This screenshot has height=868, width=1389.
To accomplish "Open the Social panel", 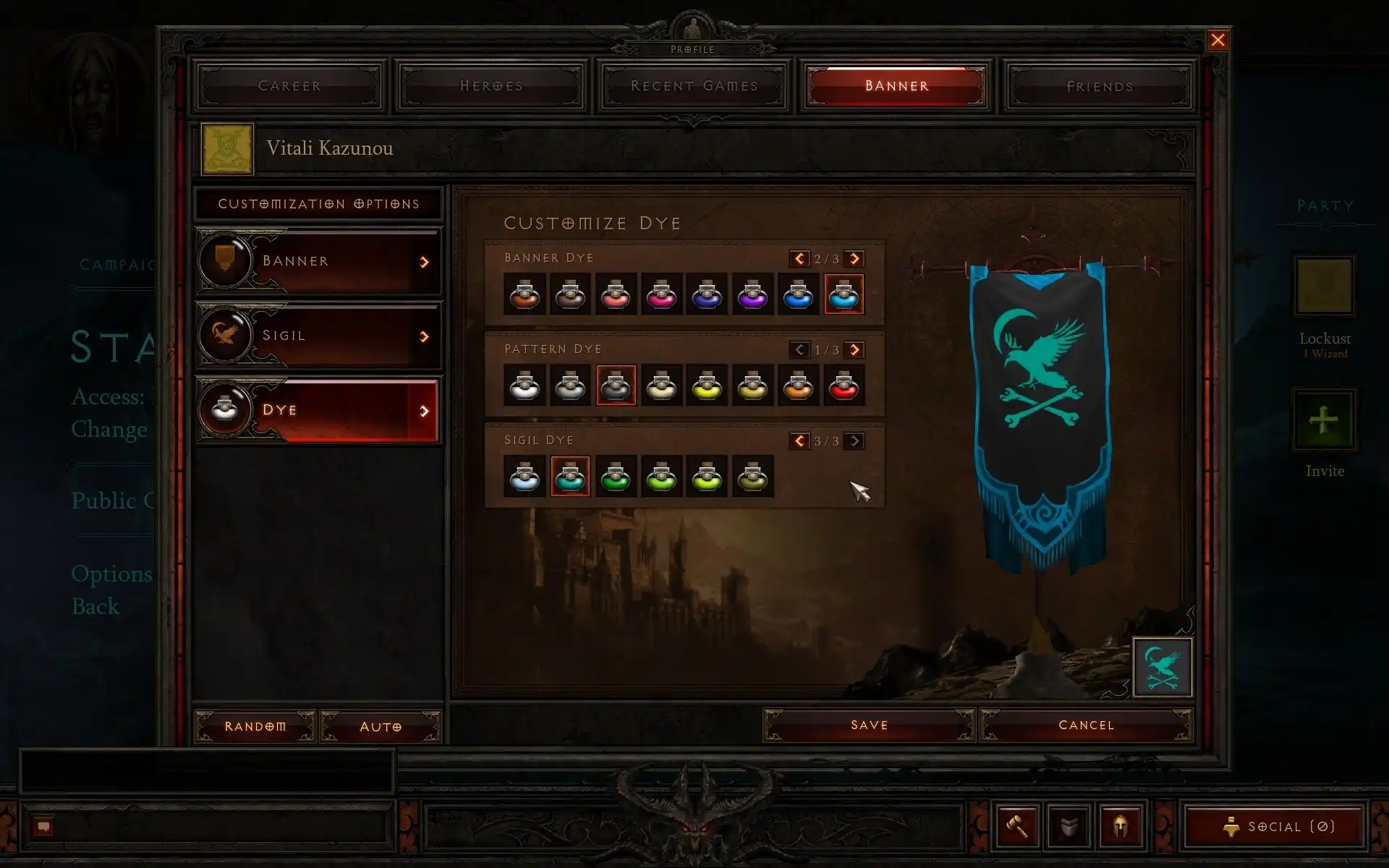I will (x=1274, y=826).
